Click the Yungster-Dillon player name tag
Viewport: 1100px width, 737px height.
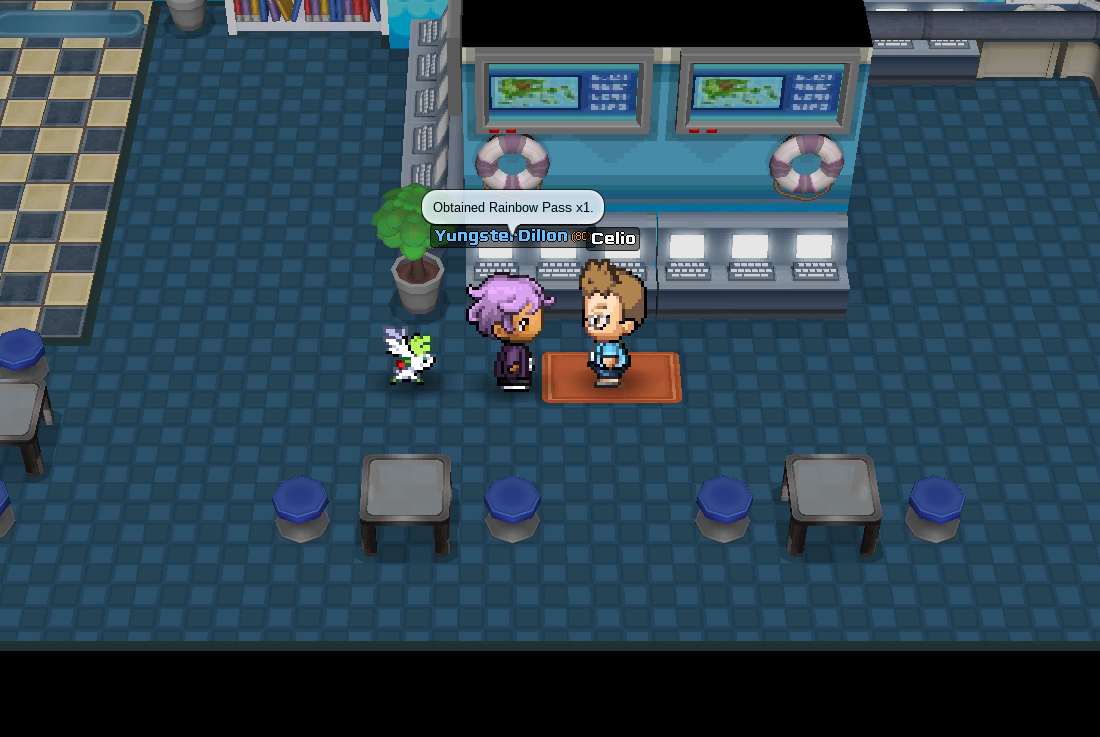coord(502,236)
